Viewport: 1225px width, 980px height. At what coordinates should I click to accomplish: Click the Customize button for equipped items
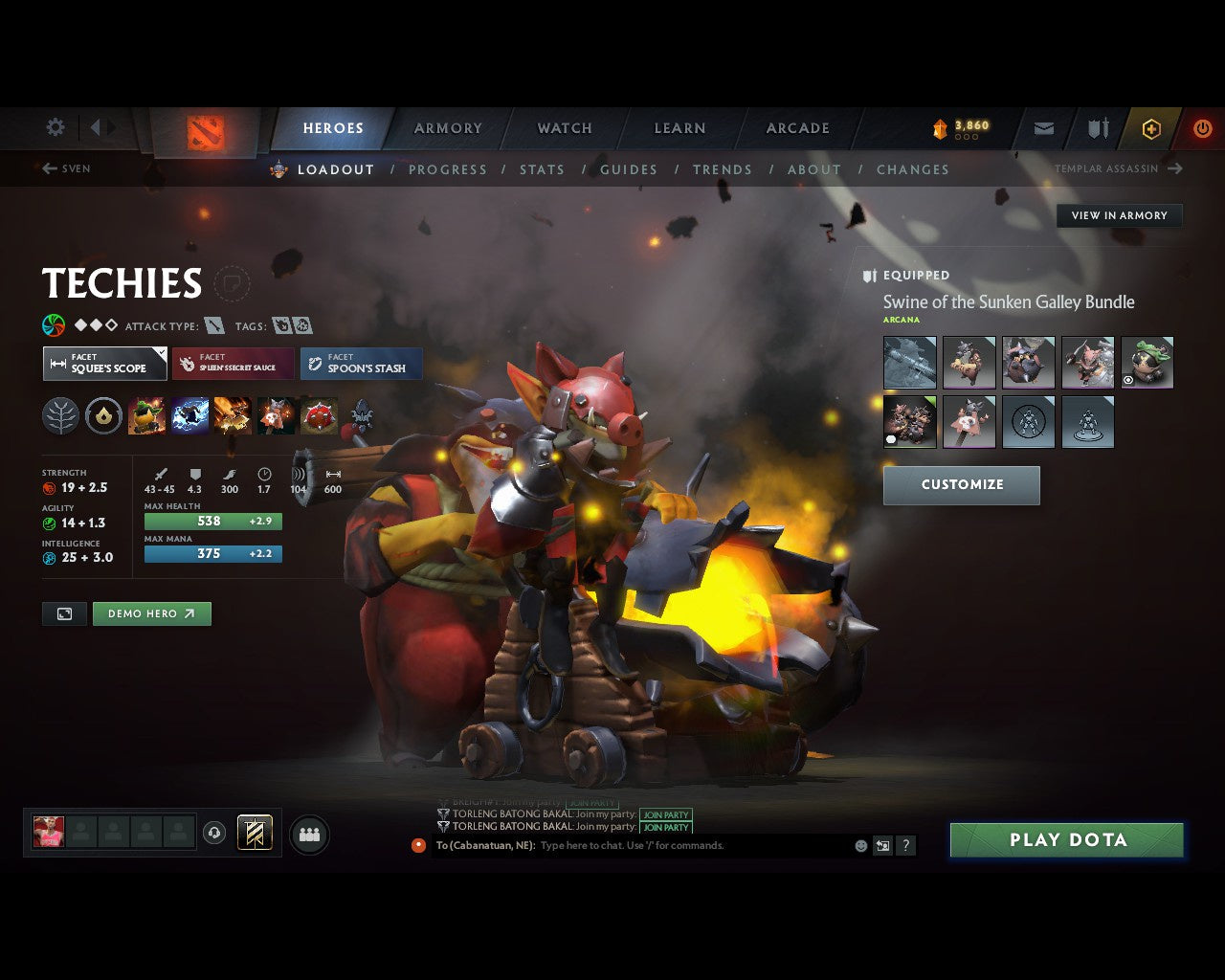coord(961,485)
